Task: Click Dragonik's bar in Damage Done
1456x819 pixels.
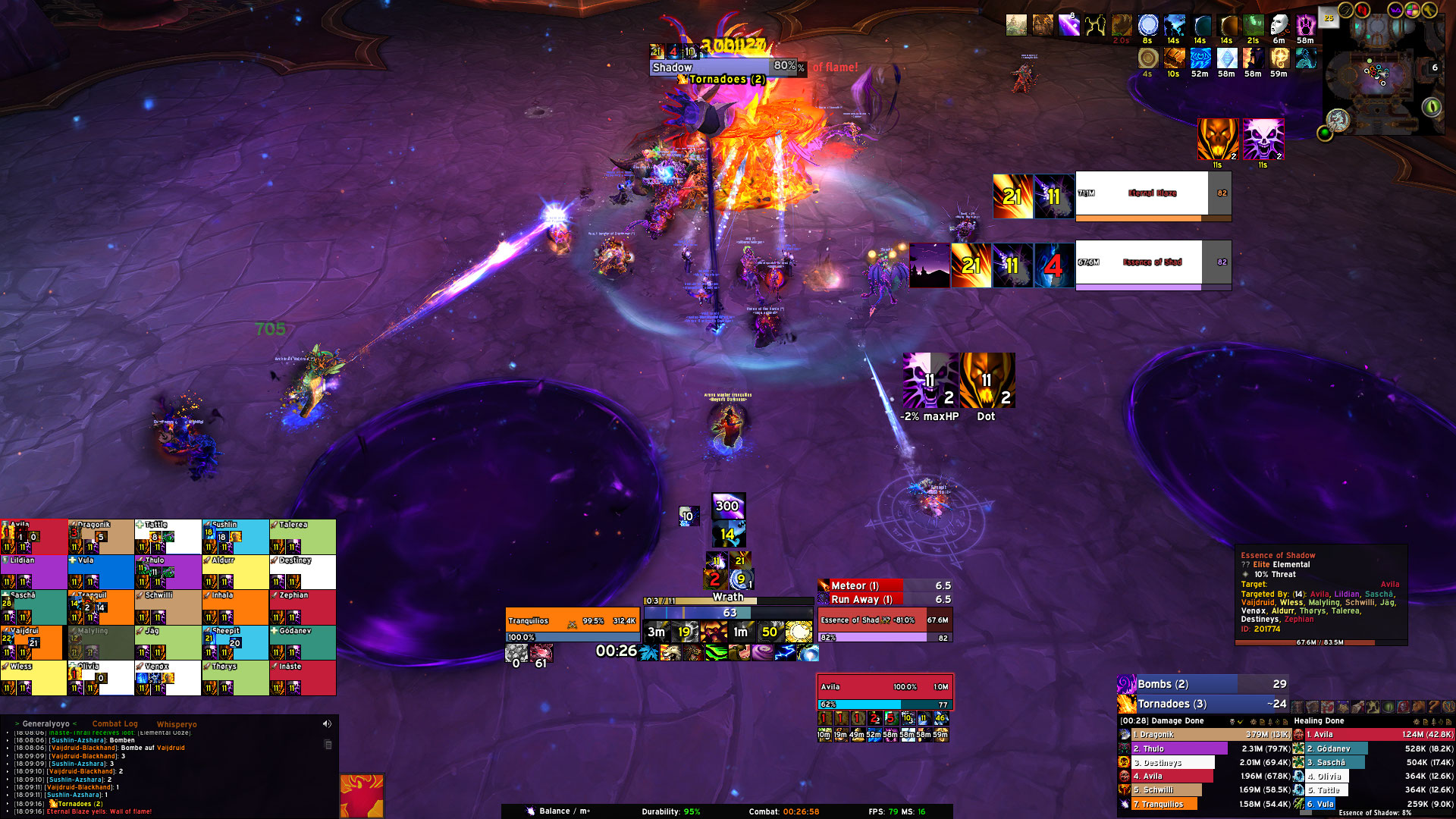Action: pos(1206,735)
